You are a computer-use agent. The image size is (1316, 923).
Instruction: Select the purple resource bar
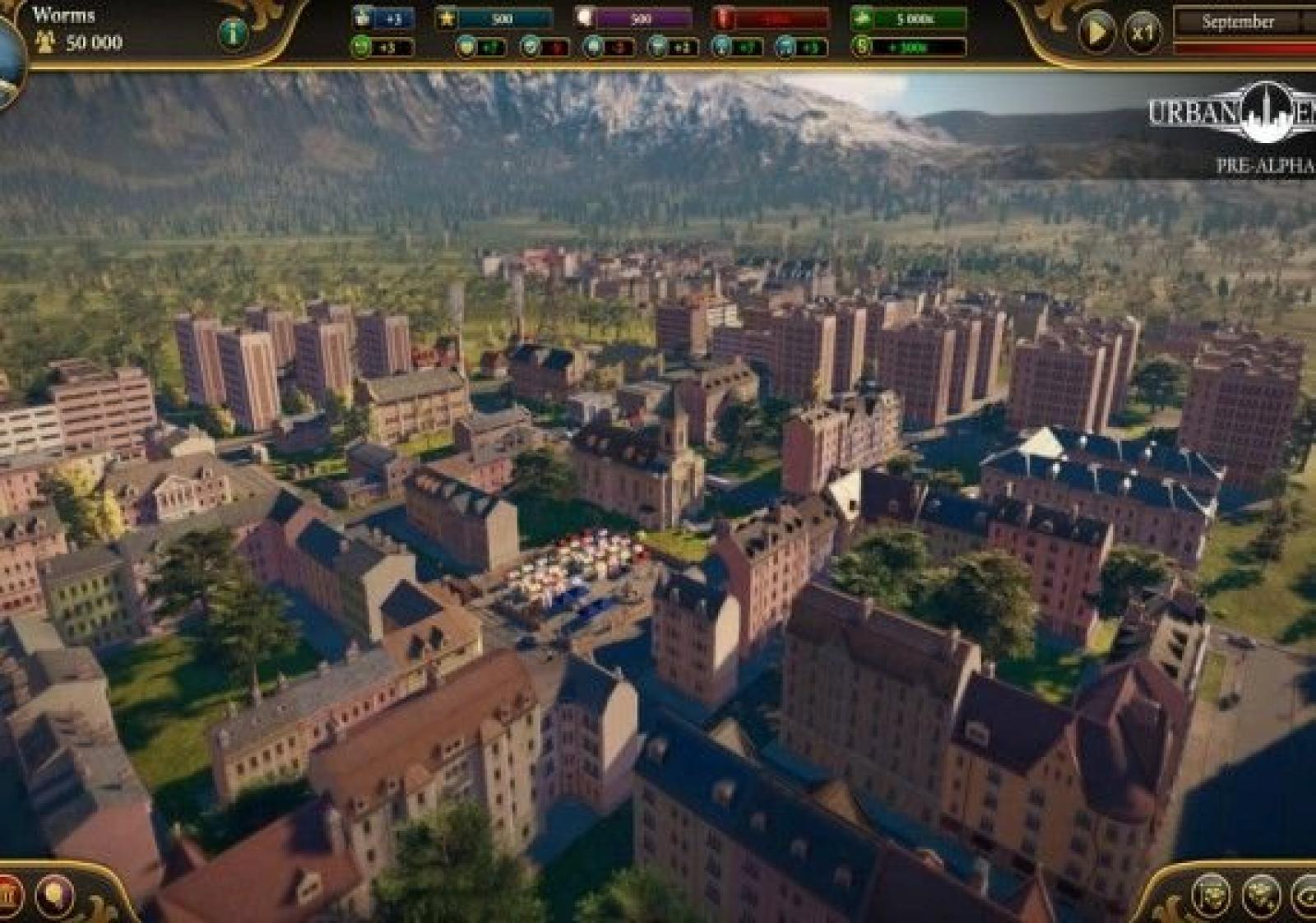(x=633, y=17)
